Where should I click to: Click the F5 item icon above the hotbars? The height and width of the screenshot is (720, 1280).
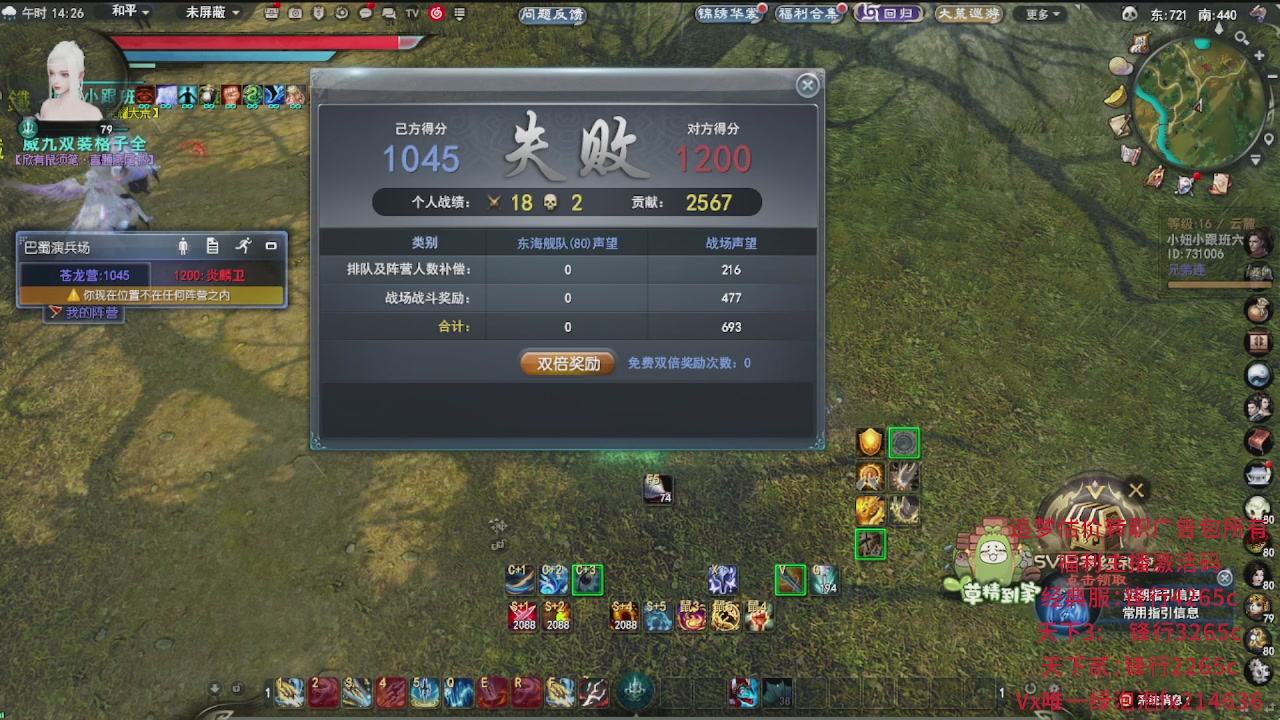tap(657, 489)
